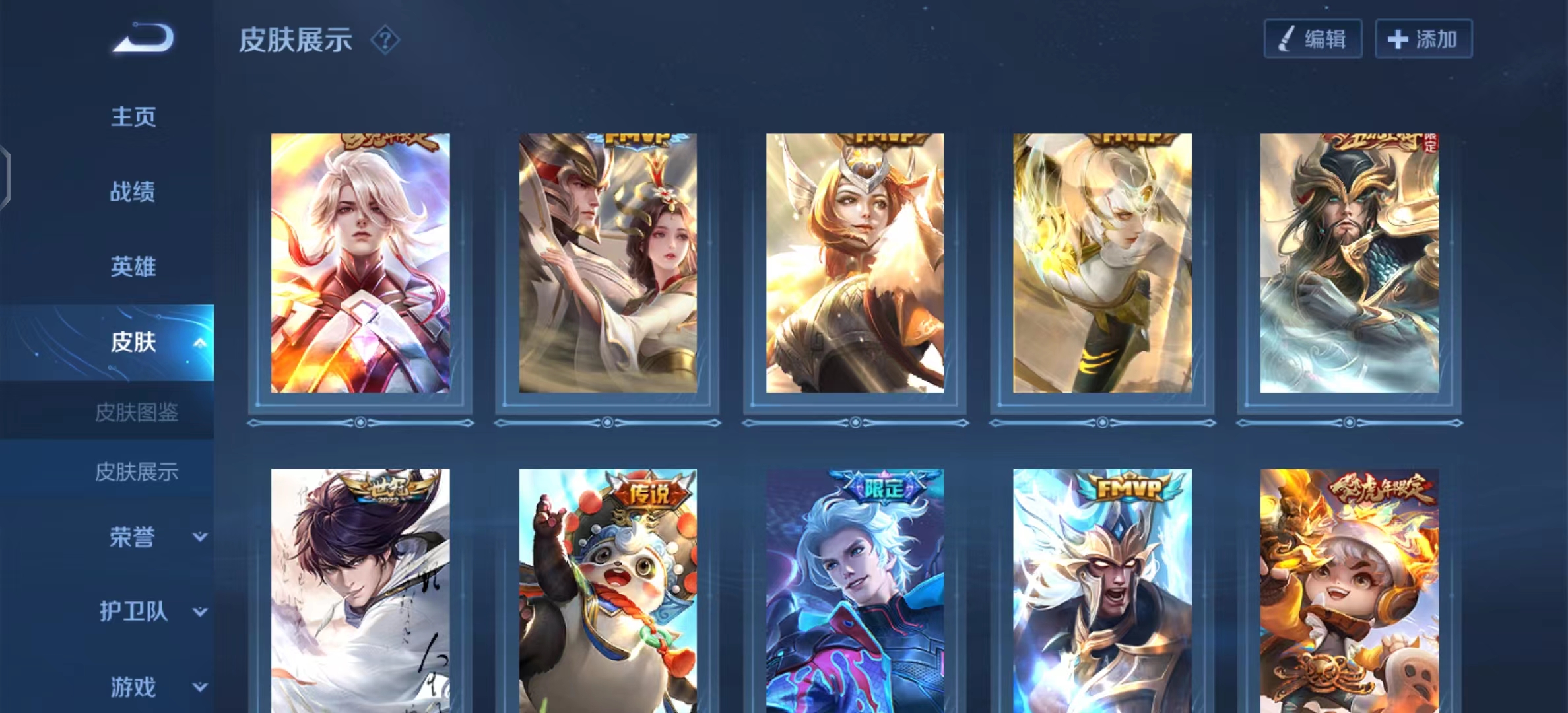
Task: Click the 编辑 button
Action: point(1313,38)
